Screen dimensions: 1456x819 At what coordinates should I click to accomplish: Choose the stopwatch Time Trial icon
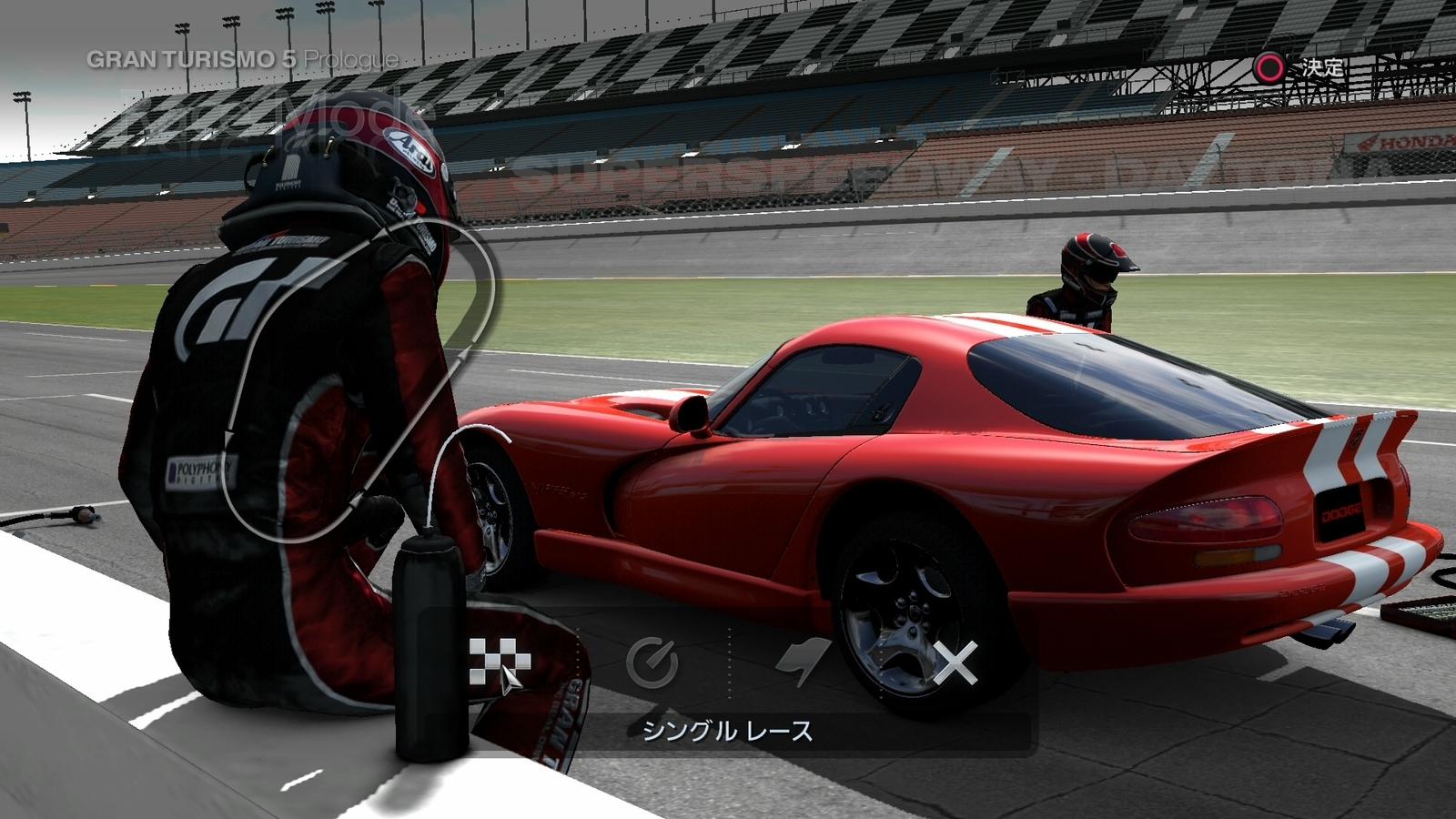652,662
